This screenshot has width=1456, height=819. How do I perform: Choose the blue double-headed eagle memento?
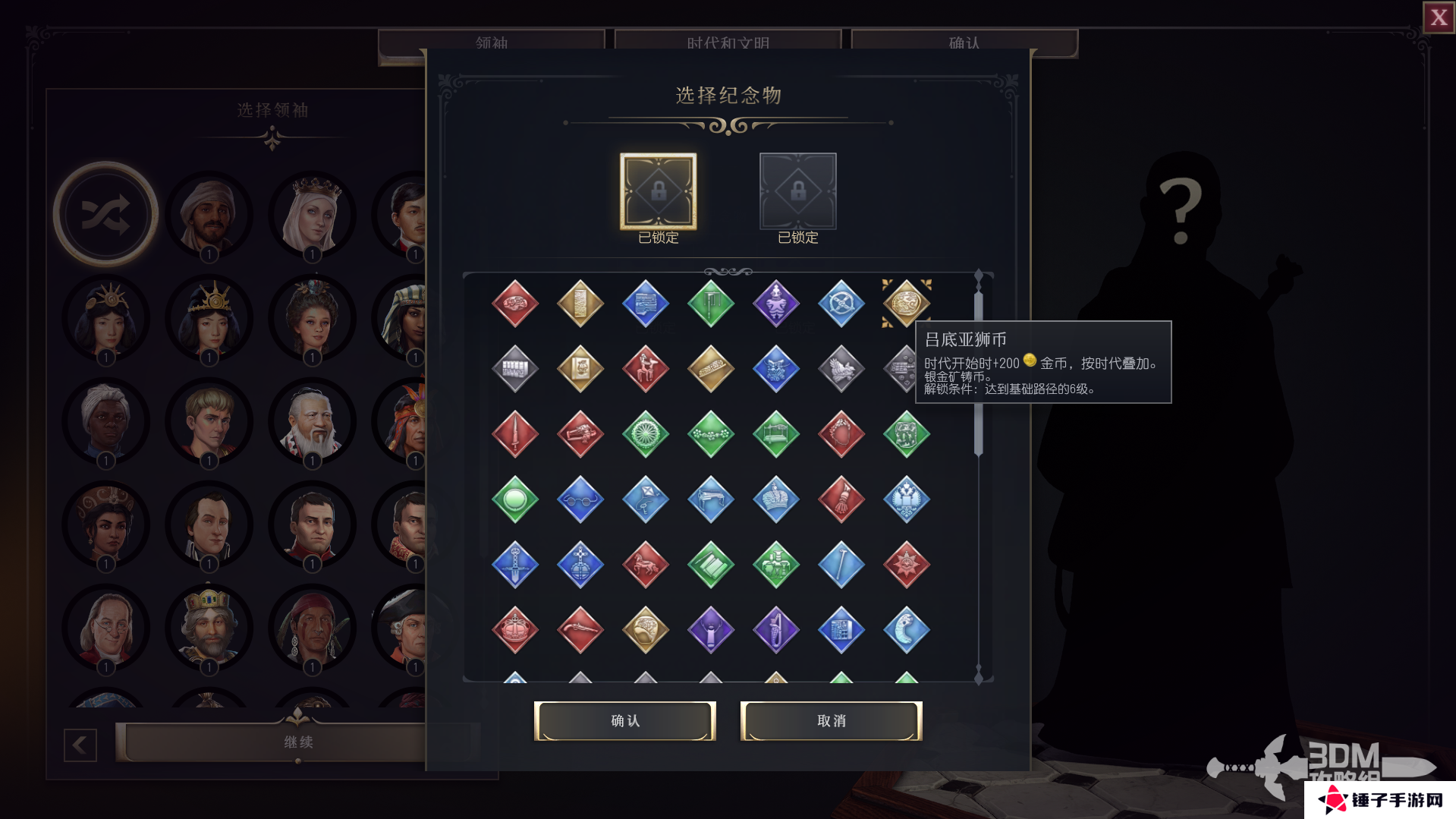pyautogui.click(x=906, y=499)
